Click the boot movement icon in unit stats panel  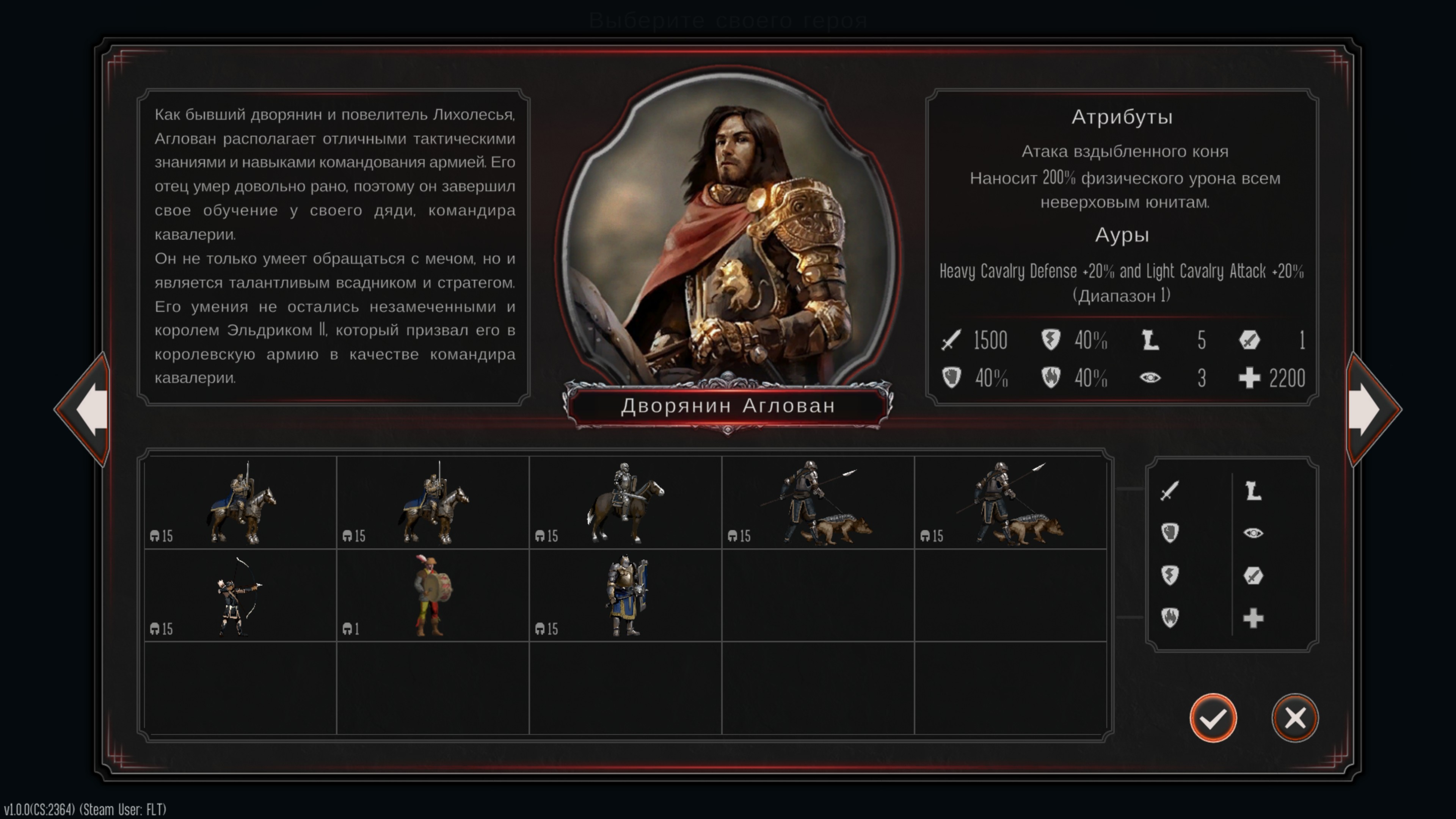pyautogui.click(x=1253, y=491)
